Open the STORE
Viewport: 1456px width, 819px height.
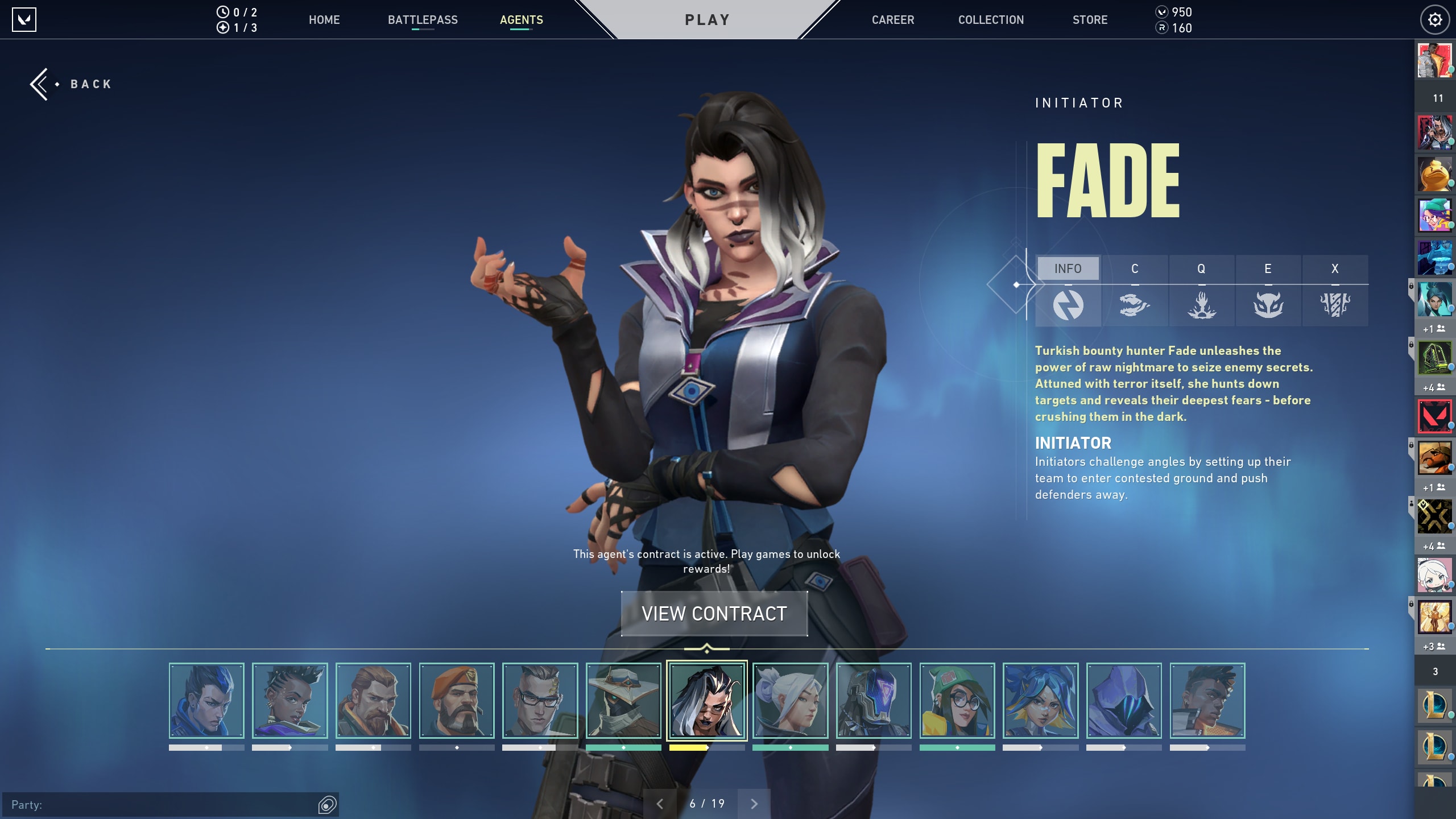click(1090, 20)
